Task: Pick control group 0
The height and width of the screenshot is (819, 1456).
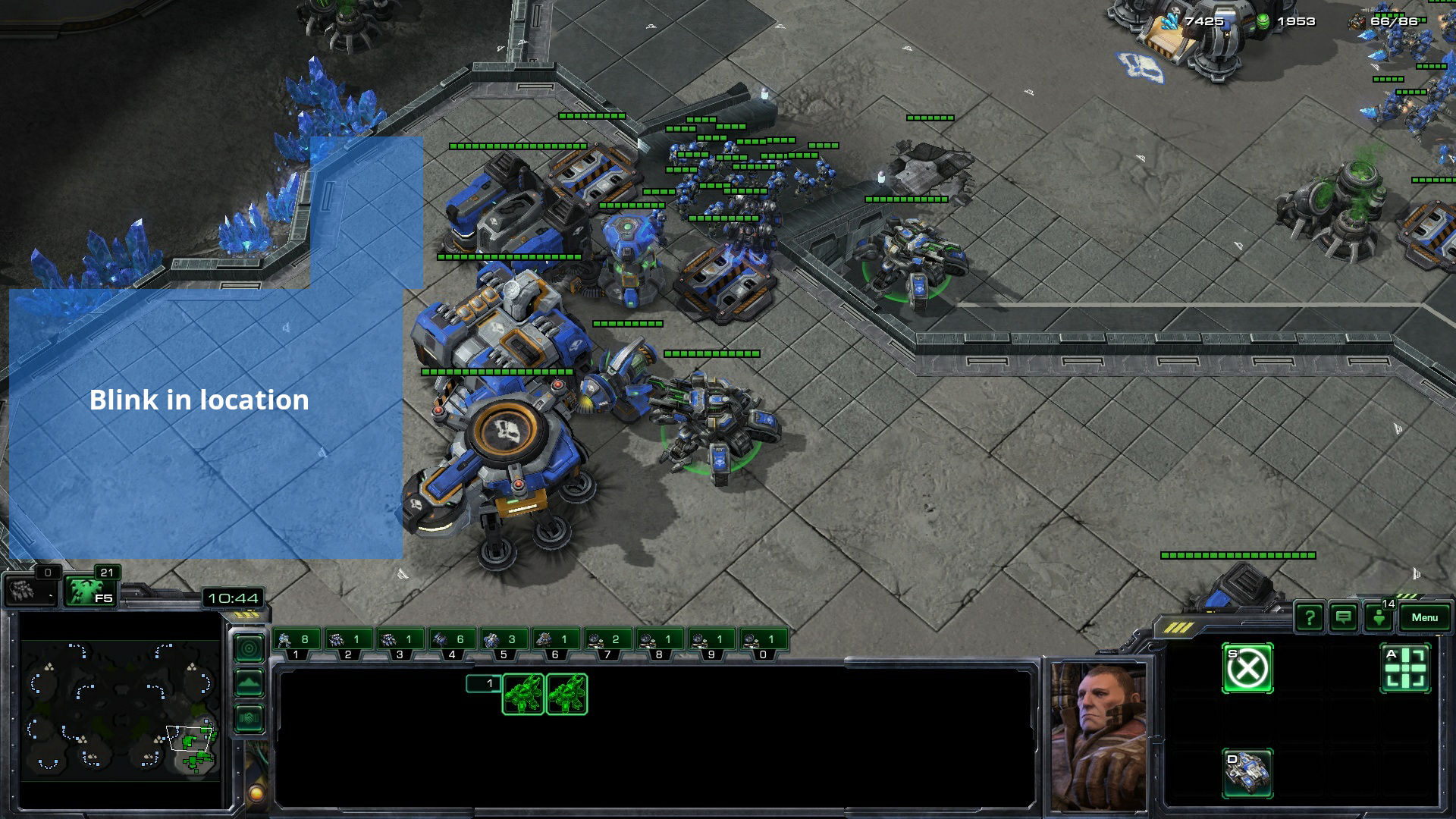Action: coord(763,644)
